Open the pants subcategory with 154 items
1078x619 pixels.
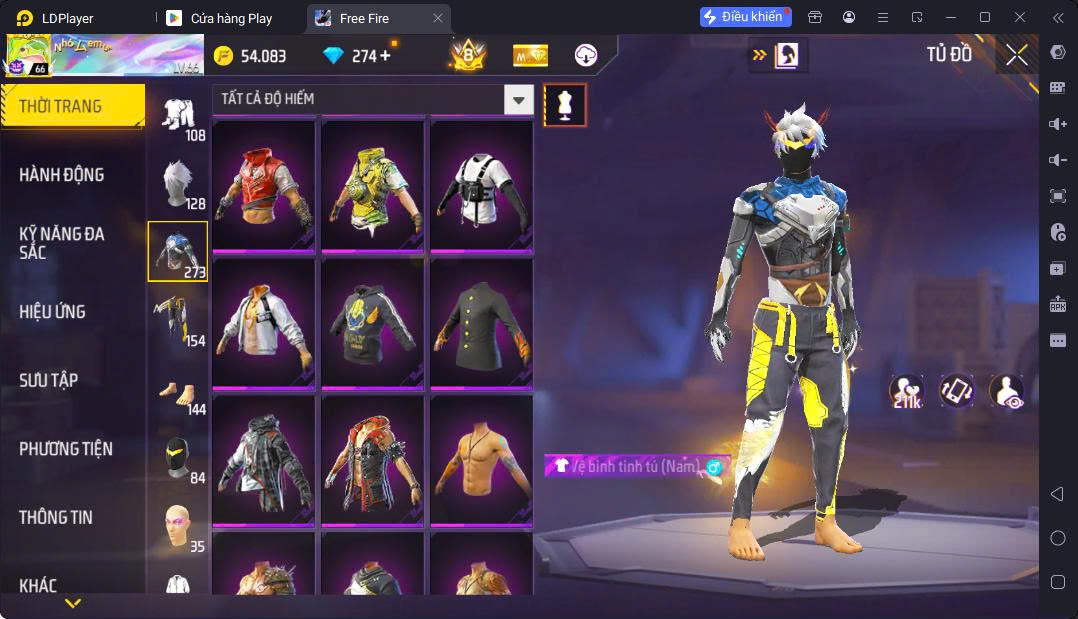(178, 320)
